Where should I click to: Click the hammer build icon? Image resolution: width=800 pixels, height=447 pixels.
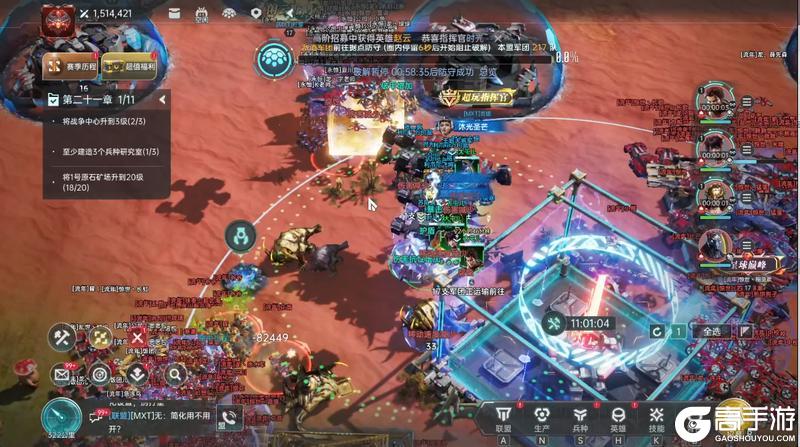click(x=61, y=337)
